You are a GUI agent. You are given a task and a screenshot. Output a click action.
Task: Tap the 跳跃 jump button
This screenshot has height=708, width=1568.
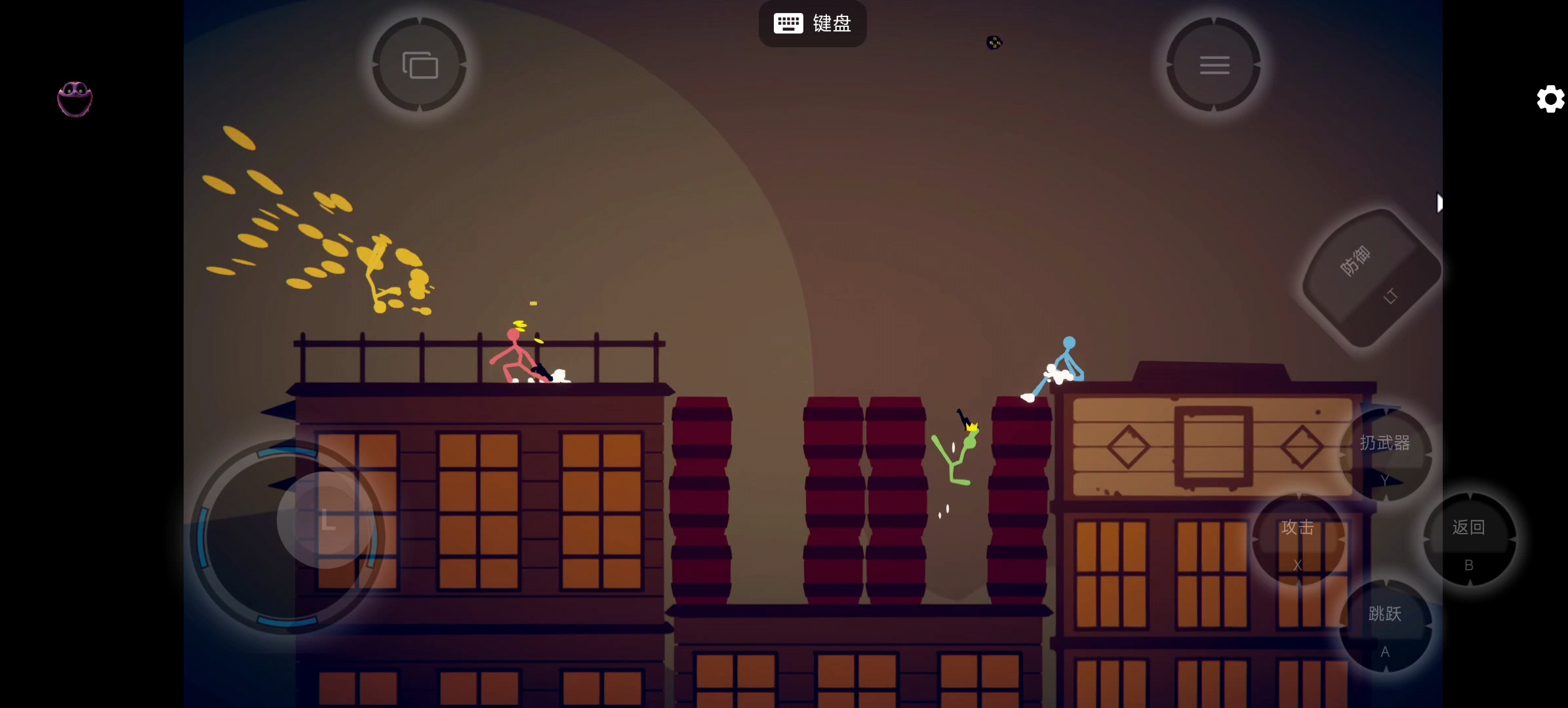[x=1385, y=626]
